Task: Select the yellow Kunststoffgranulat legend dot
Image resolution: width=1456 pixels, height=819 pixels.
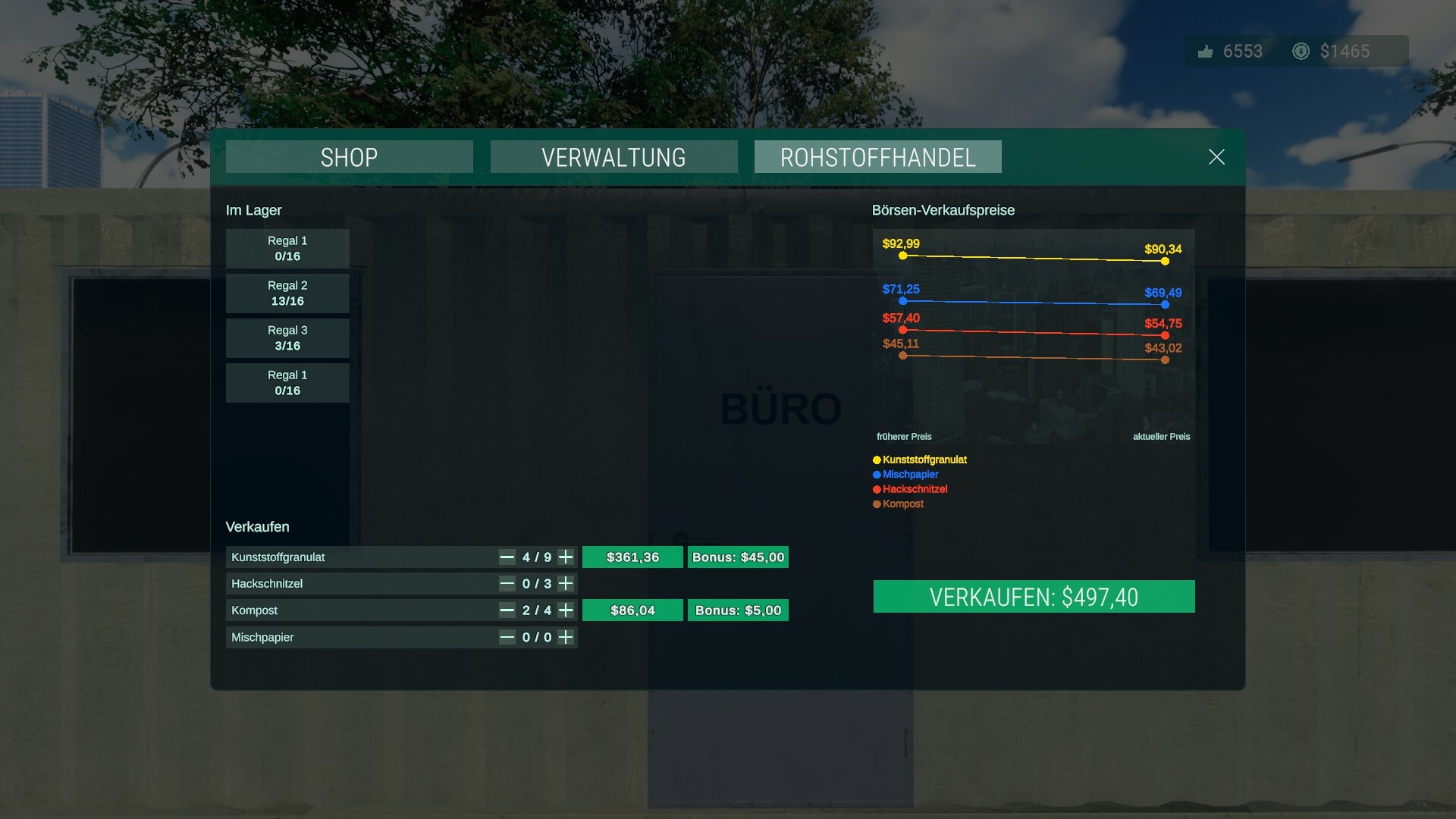Action: (876, 460)
